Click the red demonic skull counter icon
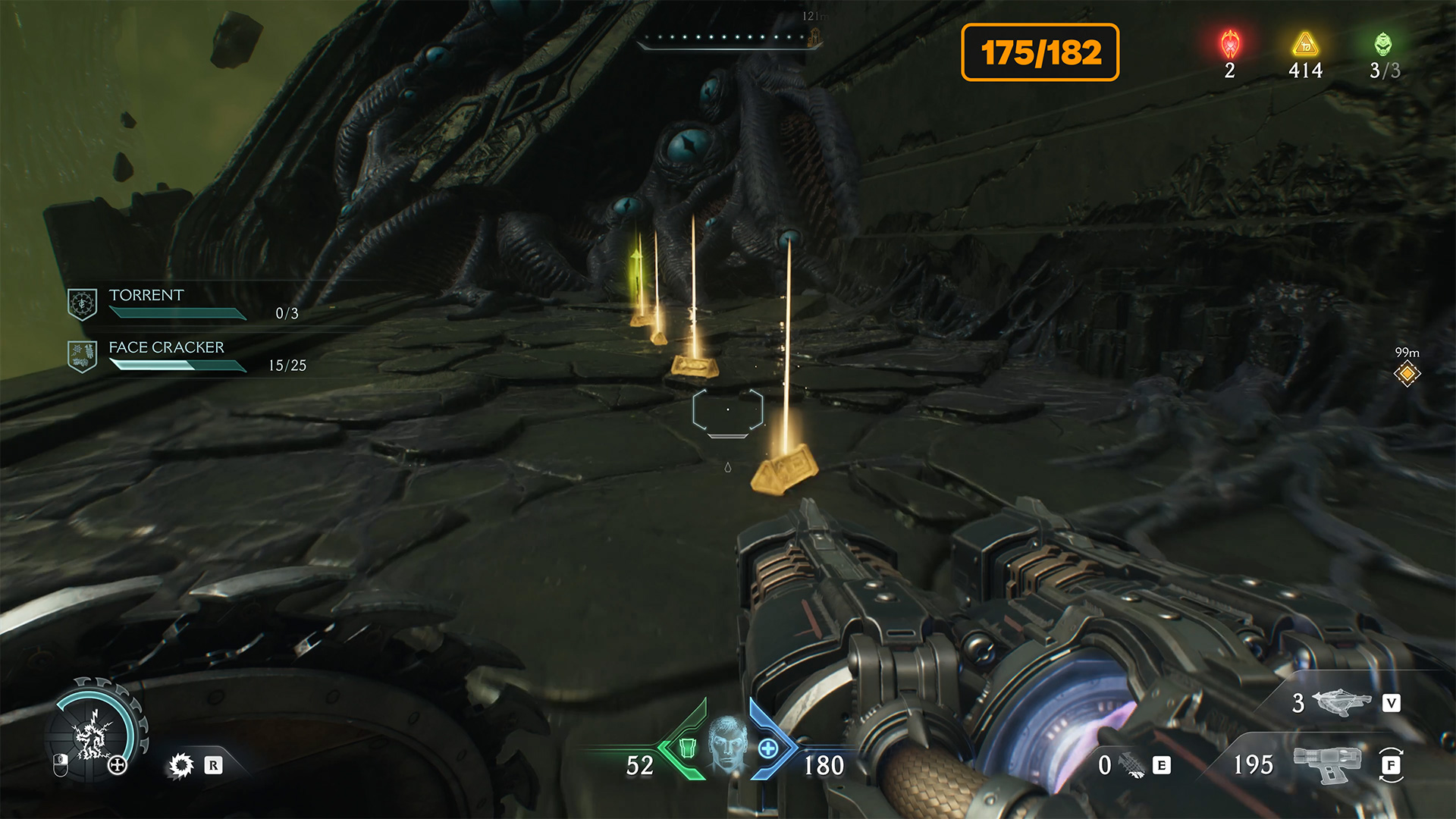 point(1230,45)
